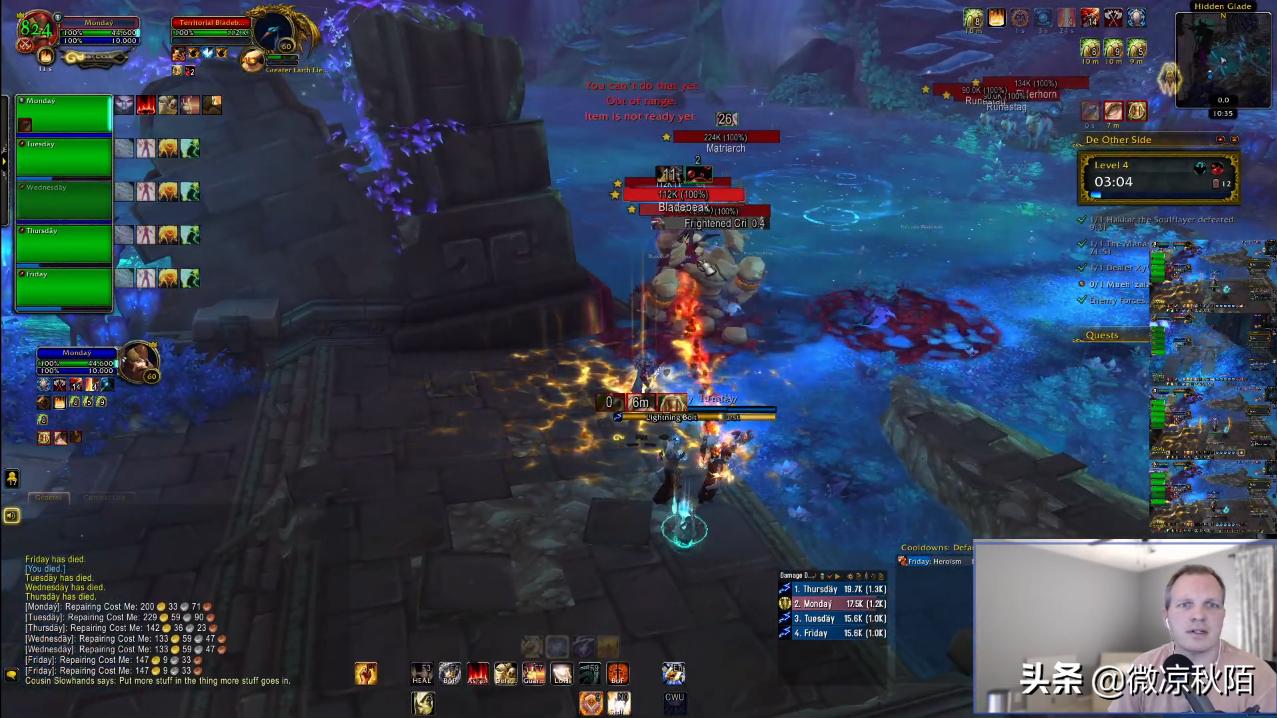Select Wednesday's green party frame
This screenshot has width=1277, height=718.
[x=63, y=201]
